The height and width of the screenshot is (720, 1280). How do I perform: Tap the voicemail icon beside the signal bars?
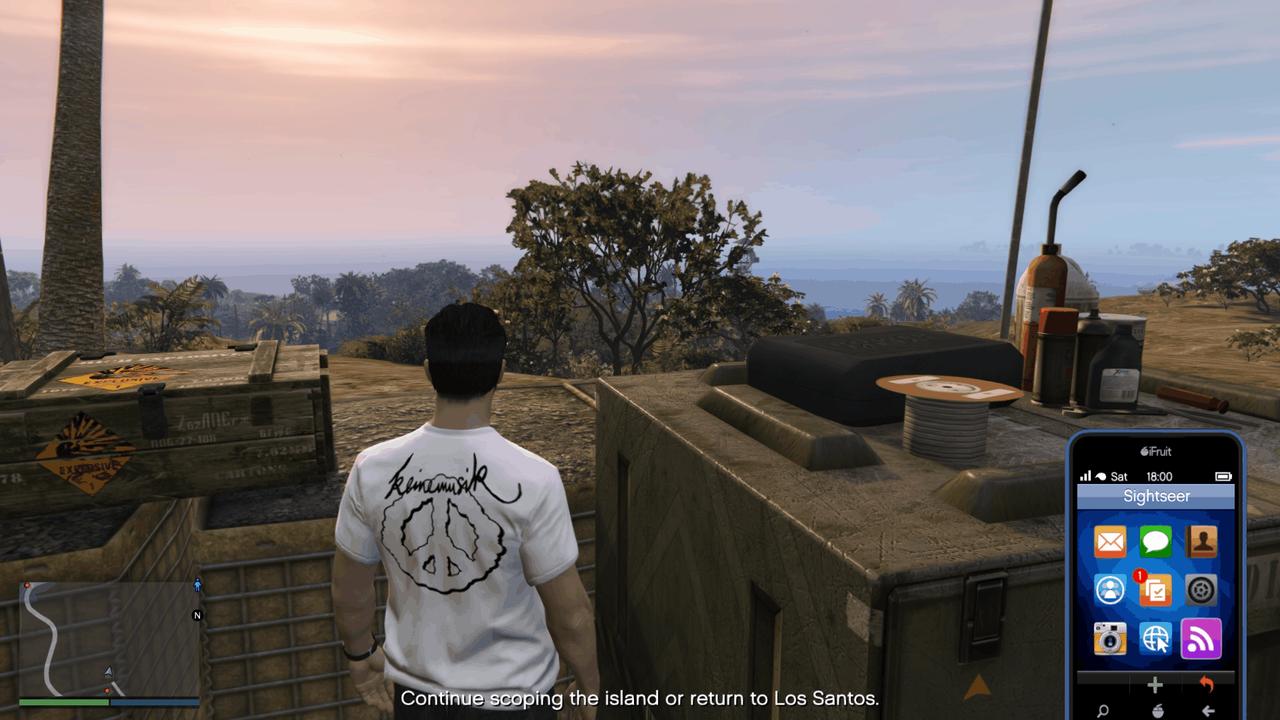[x=1099, y=477]
